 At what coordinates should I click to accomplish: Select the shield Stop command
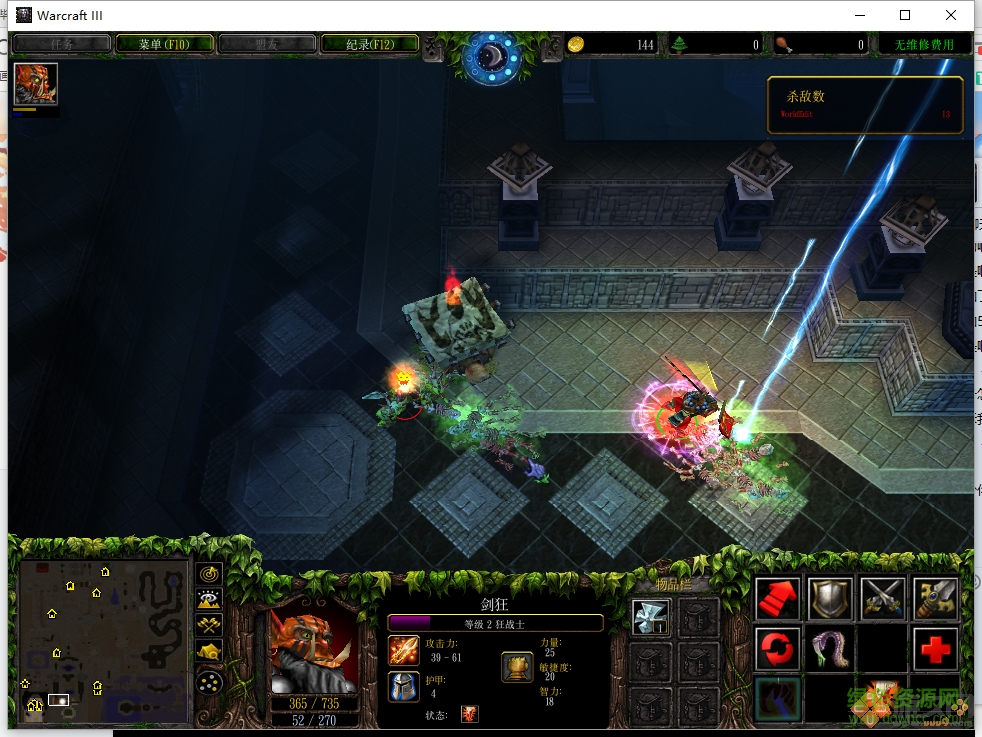point(830,599)
